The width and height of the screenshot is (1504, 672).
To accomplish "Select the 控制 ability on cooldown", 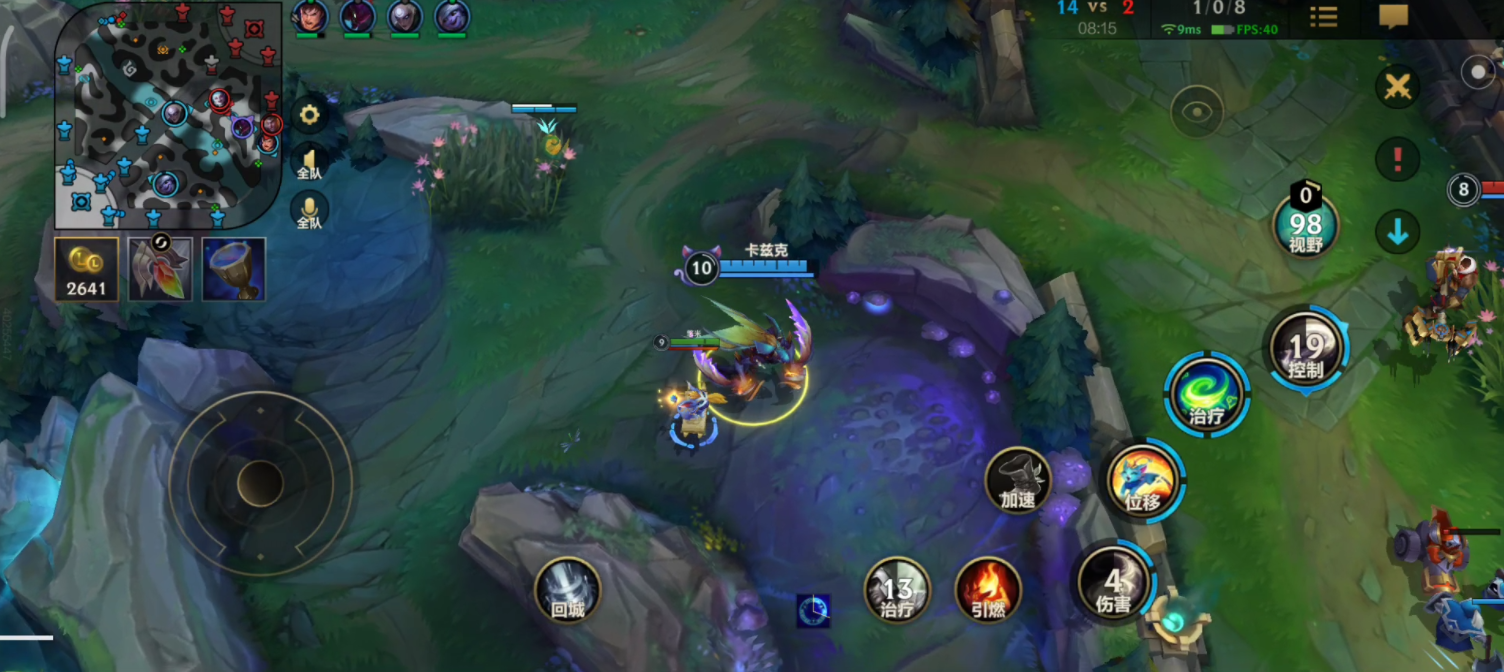I will 1306,350.
